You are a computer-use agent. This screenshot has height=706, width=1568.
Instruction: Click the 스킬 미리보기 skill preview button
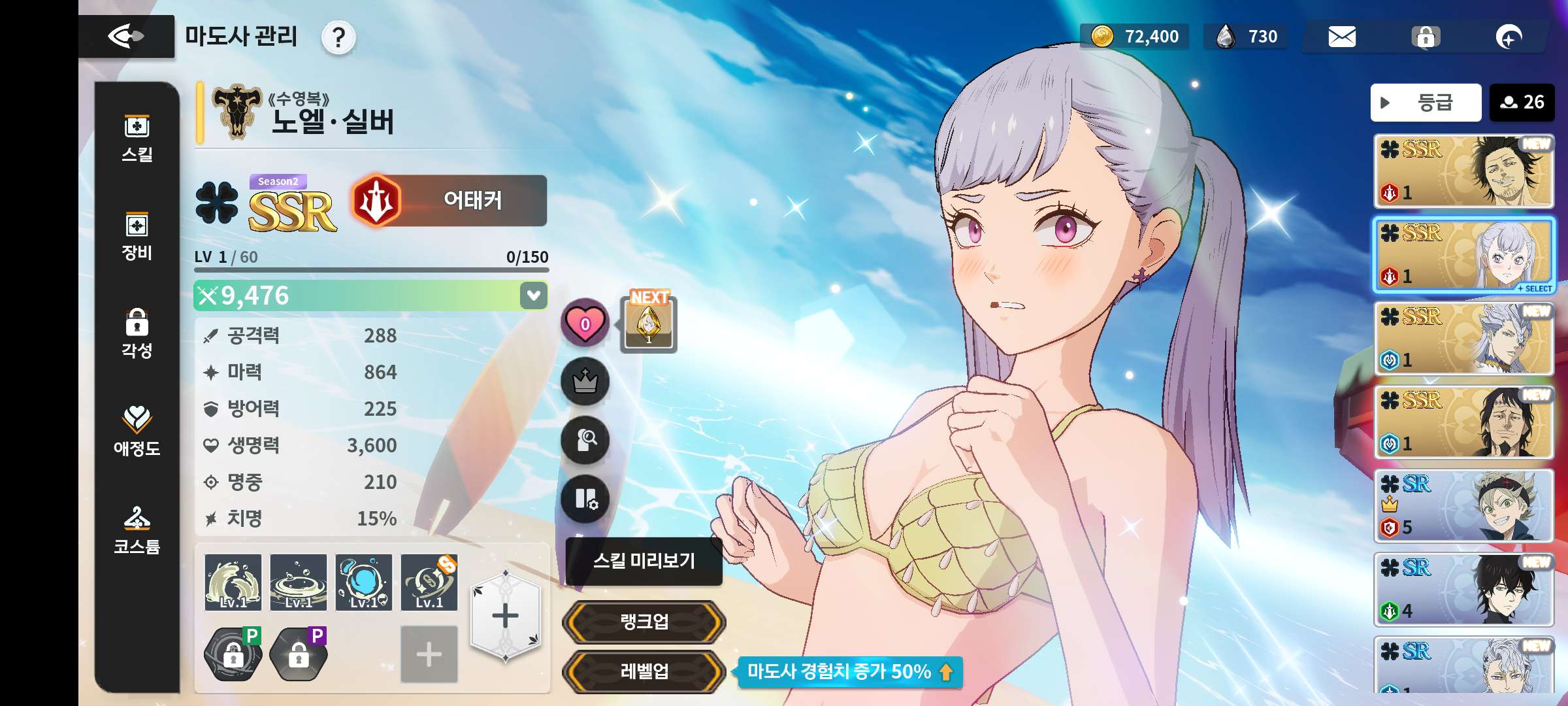point(644,561)
